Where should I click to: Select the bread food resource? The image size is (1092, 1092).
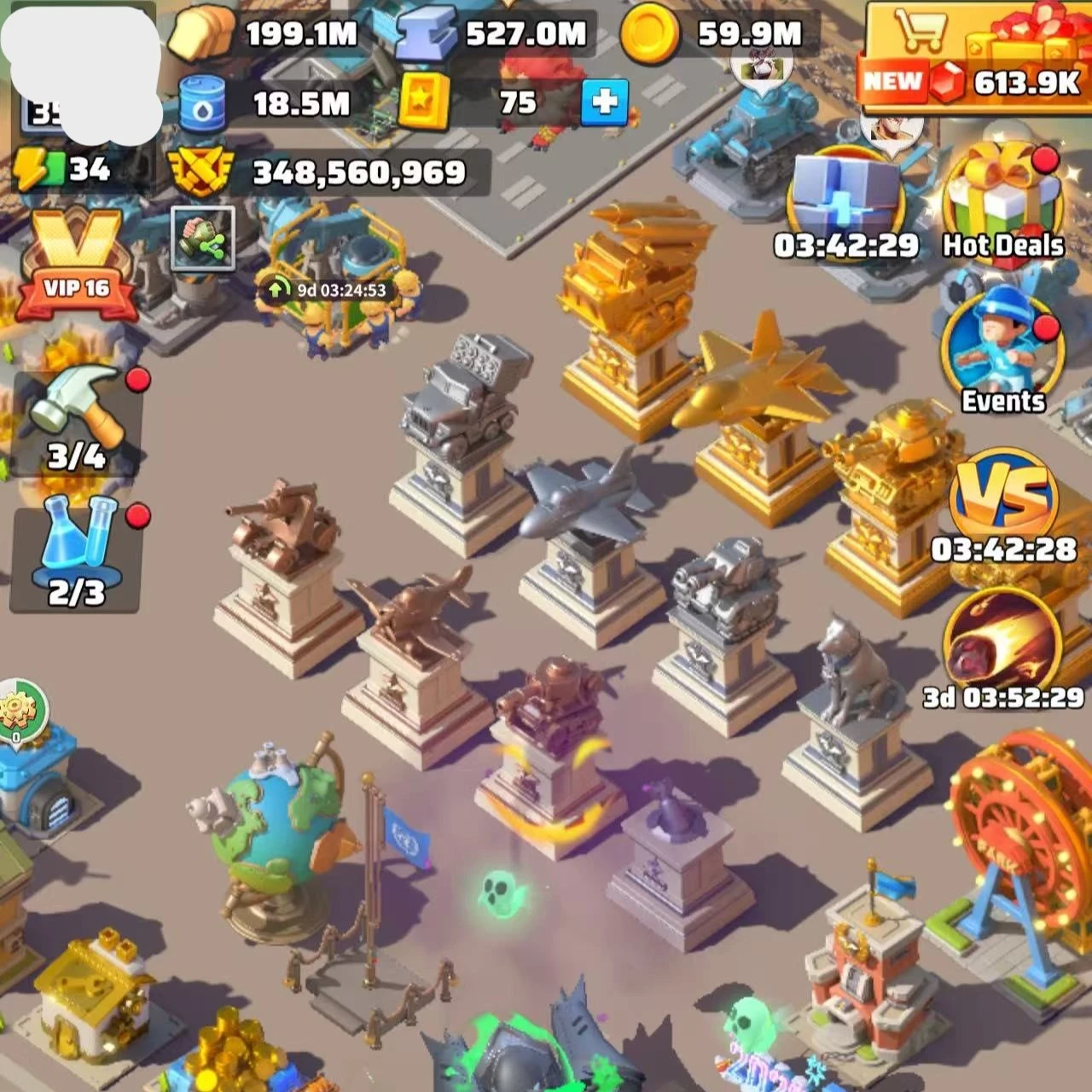pos(202,32)
